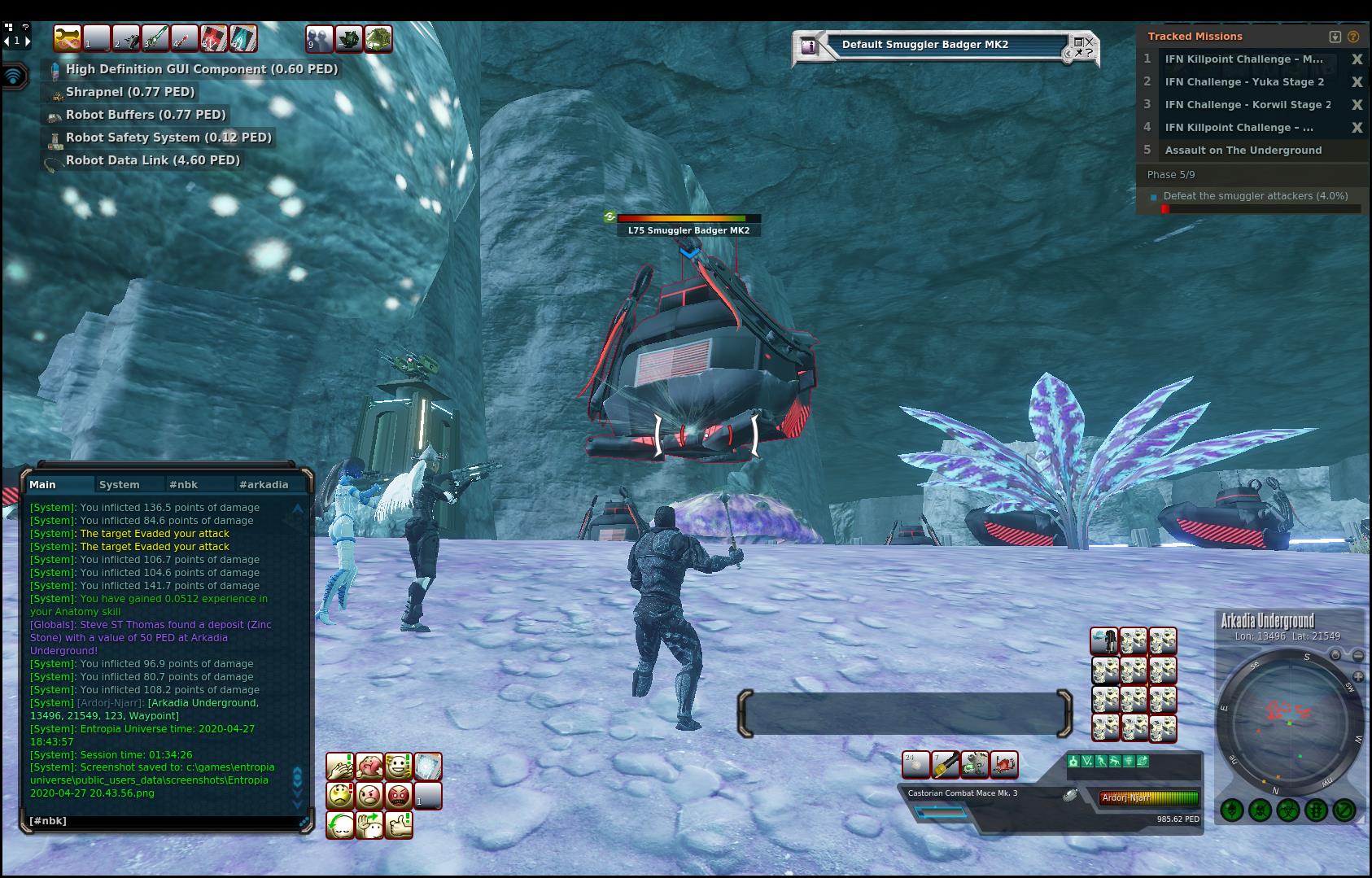Switch to the next action bar page
The height and width of the screenshot is (878, 1372).
click(x=28, y=41)
